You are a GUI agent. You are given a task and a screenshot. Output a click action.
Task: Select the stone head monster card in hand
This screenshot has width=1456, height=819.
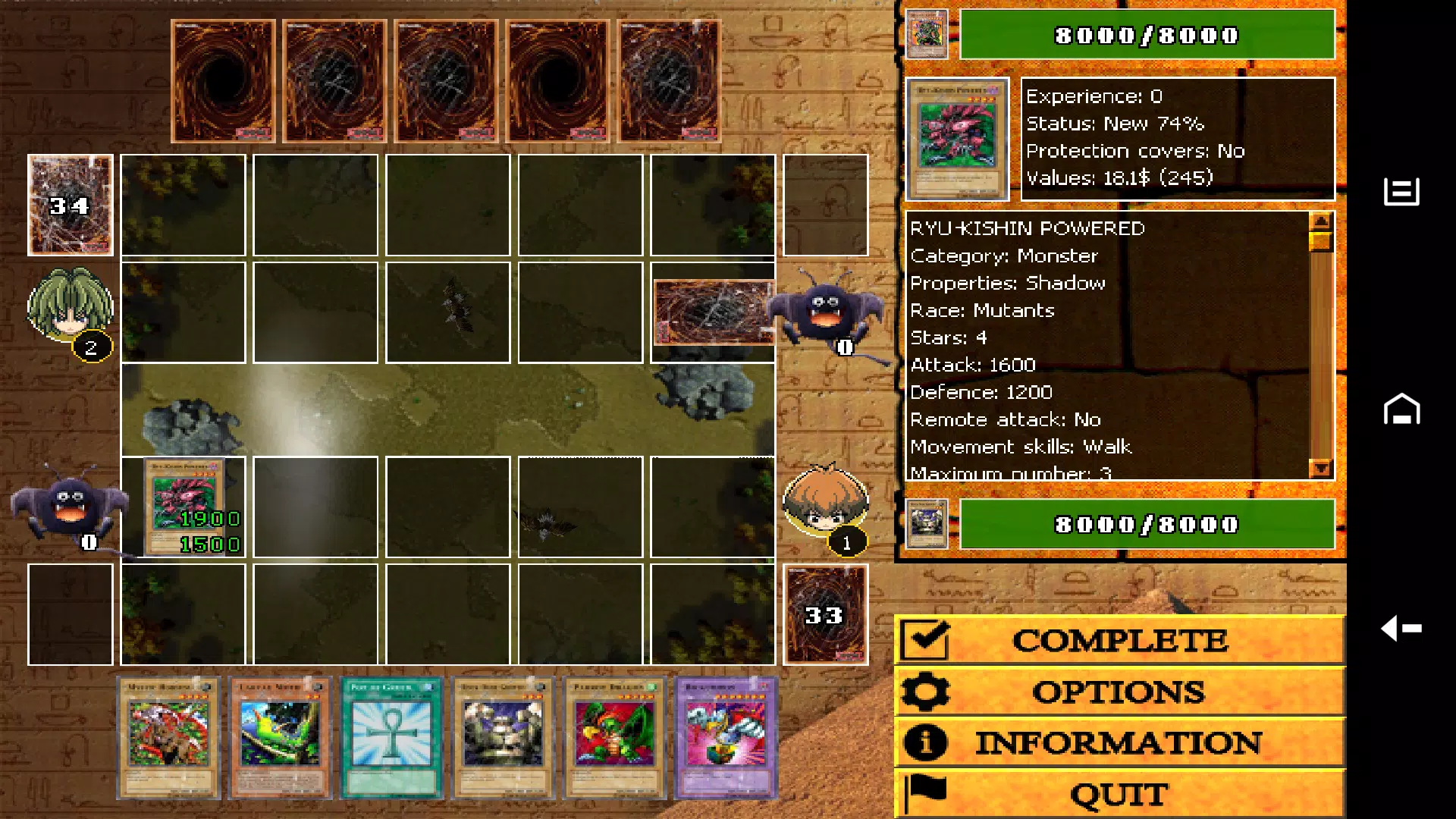point(504,738)
